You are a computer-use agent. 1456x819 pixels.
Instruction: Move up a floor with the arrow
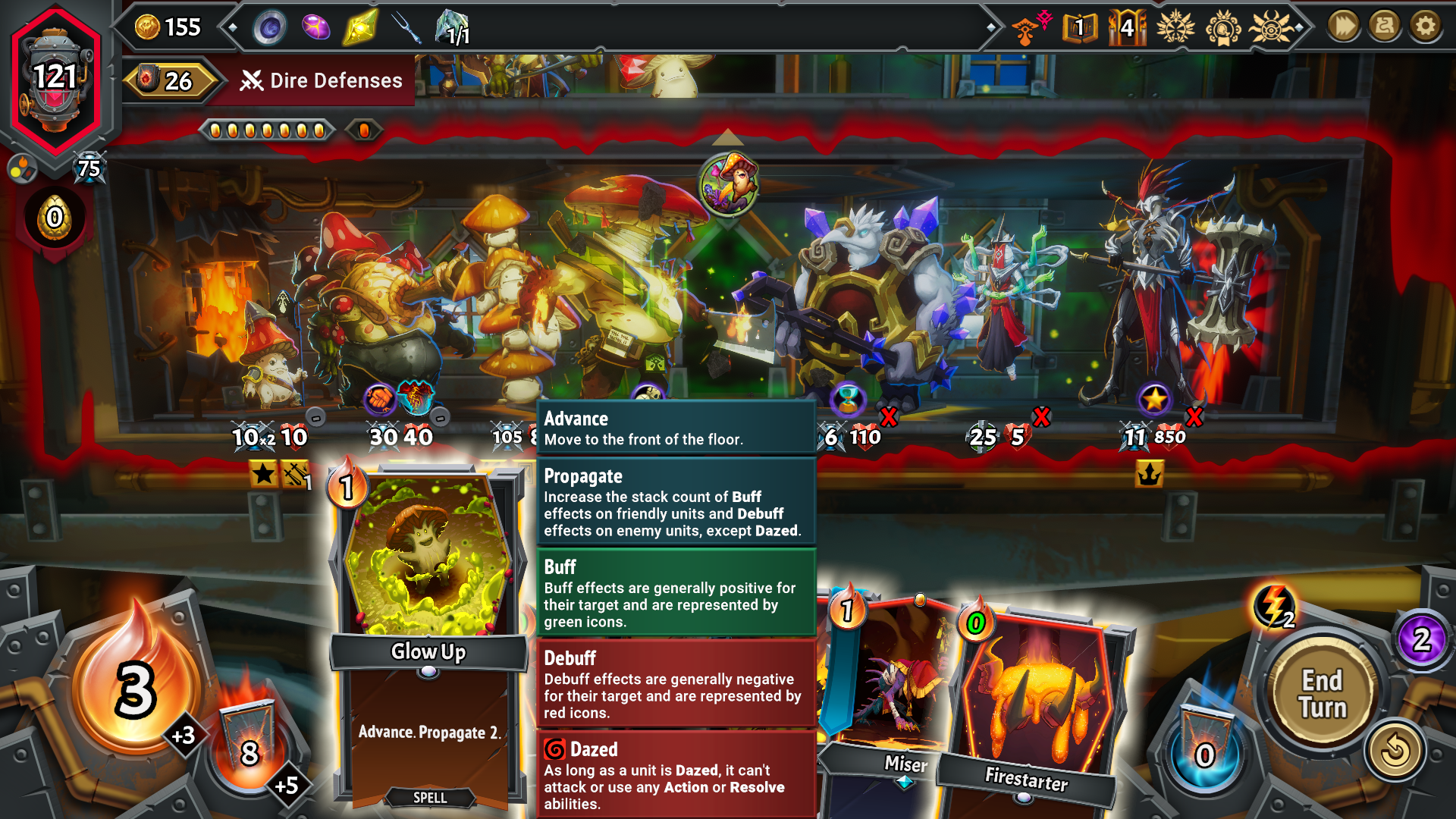pos(728,137)
